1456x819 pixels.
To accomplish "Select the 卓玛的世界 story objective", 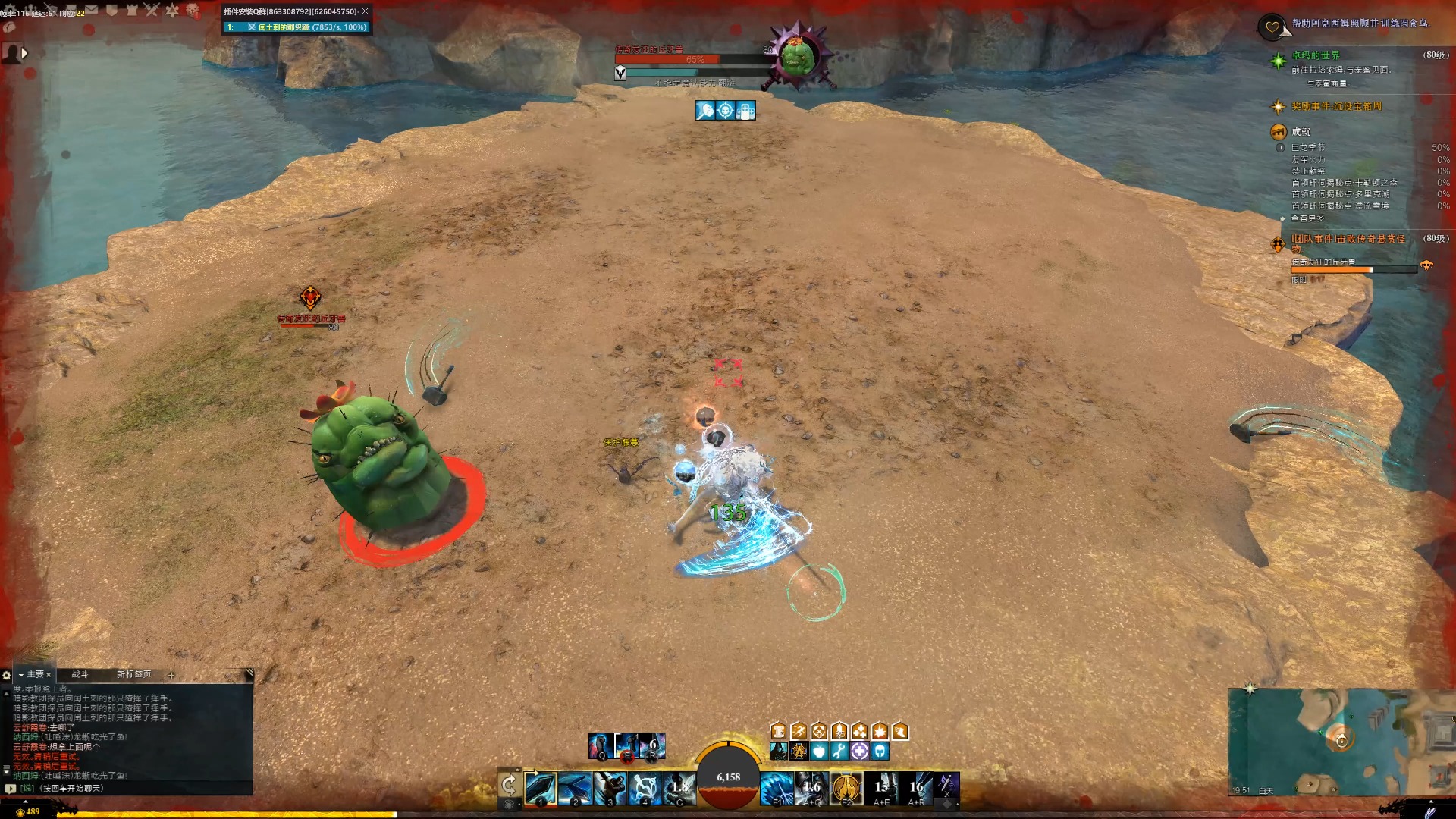I will [x=1316, y=55].
